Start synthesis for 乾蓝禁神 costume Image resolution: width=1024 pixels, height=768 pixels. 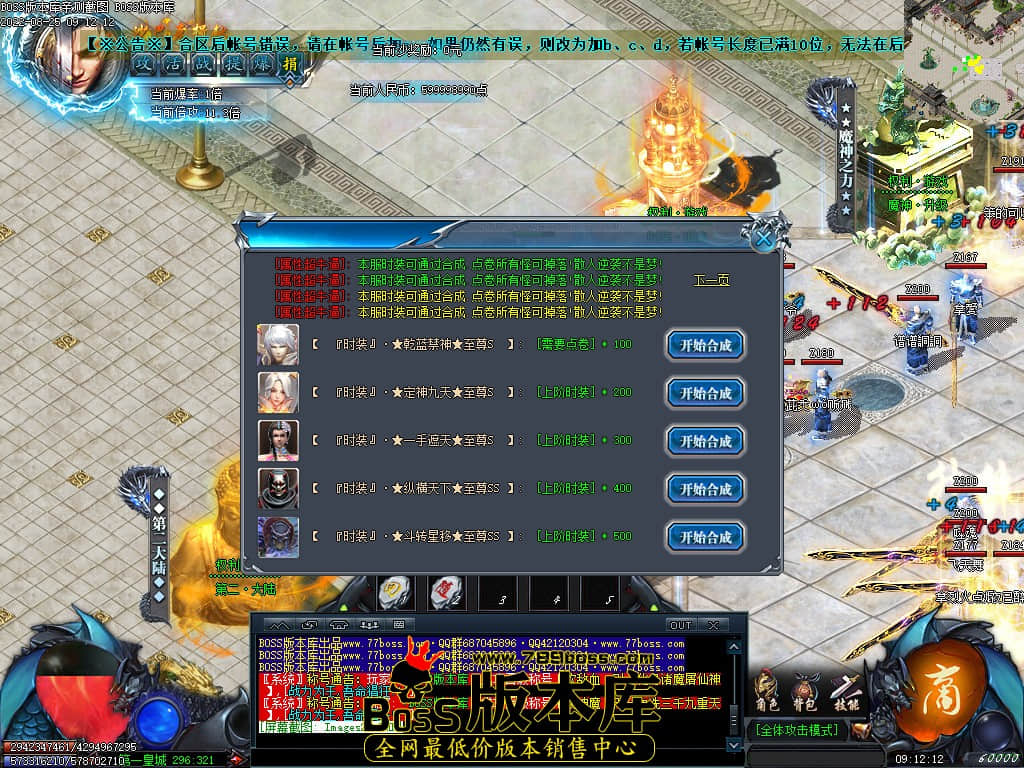[x=706, y=346]
